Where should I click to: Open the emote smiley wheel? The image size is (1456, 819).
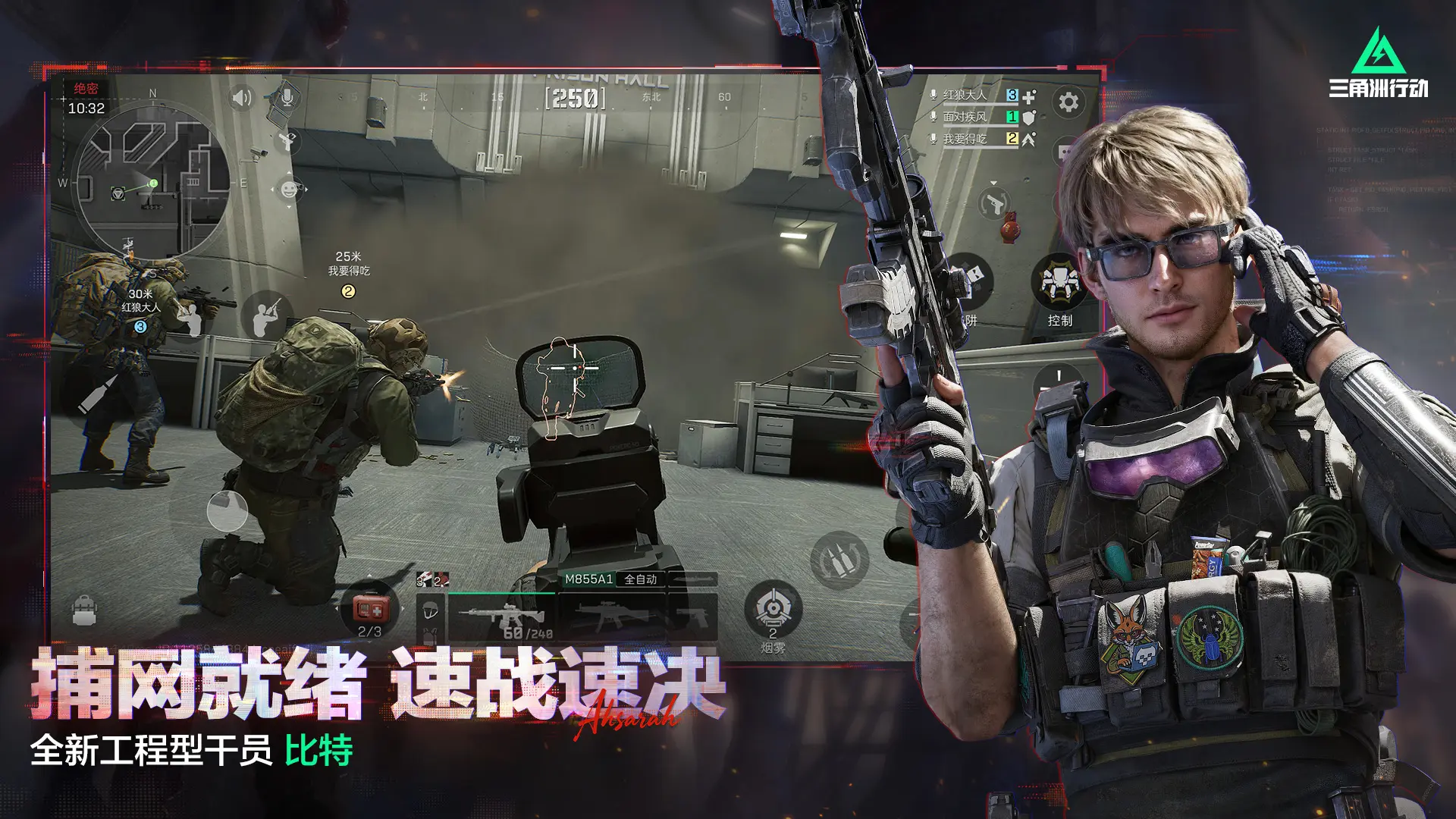click(x=289, y=189)
